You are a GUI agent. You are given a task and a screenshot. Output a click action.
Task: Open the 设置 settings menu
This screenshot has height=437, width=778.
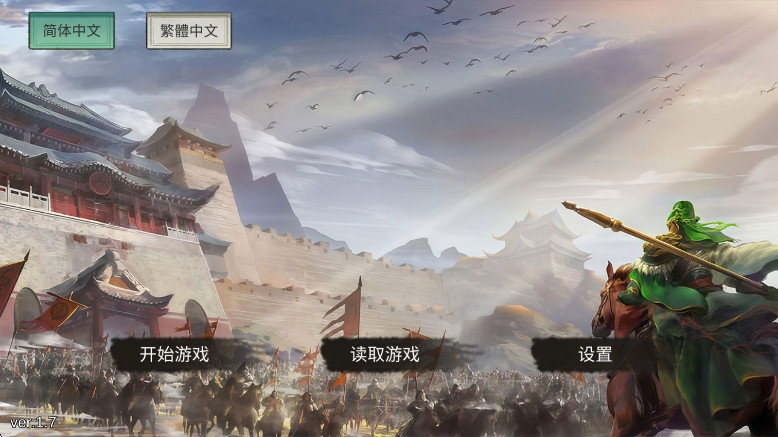pyautogui.click(x=595, y=354)
